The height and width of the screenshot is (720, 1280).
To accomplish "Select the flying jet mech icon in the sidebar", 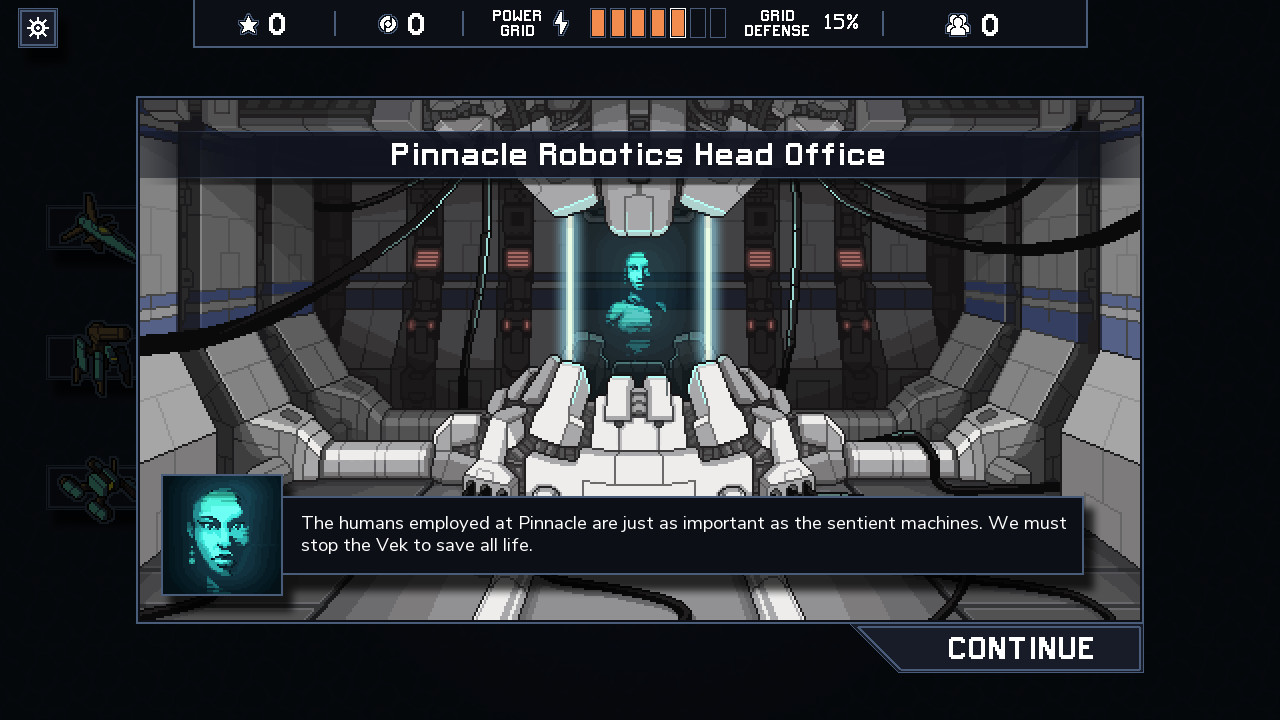I will coord(93,226).
